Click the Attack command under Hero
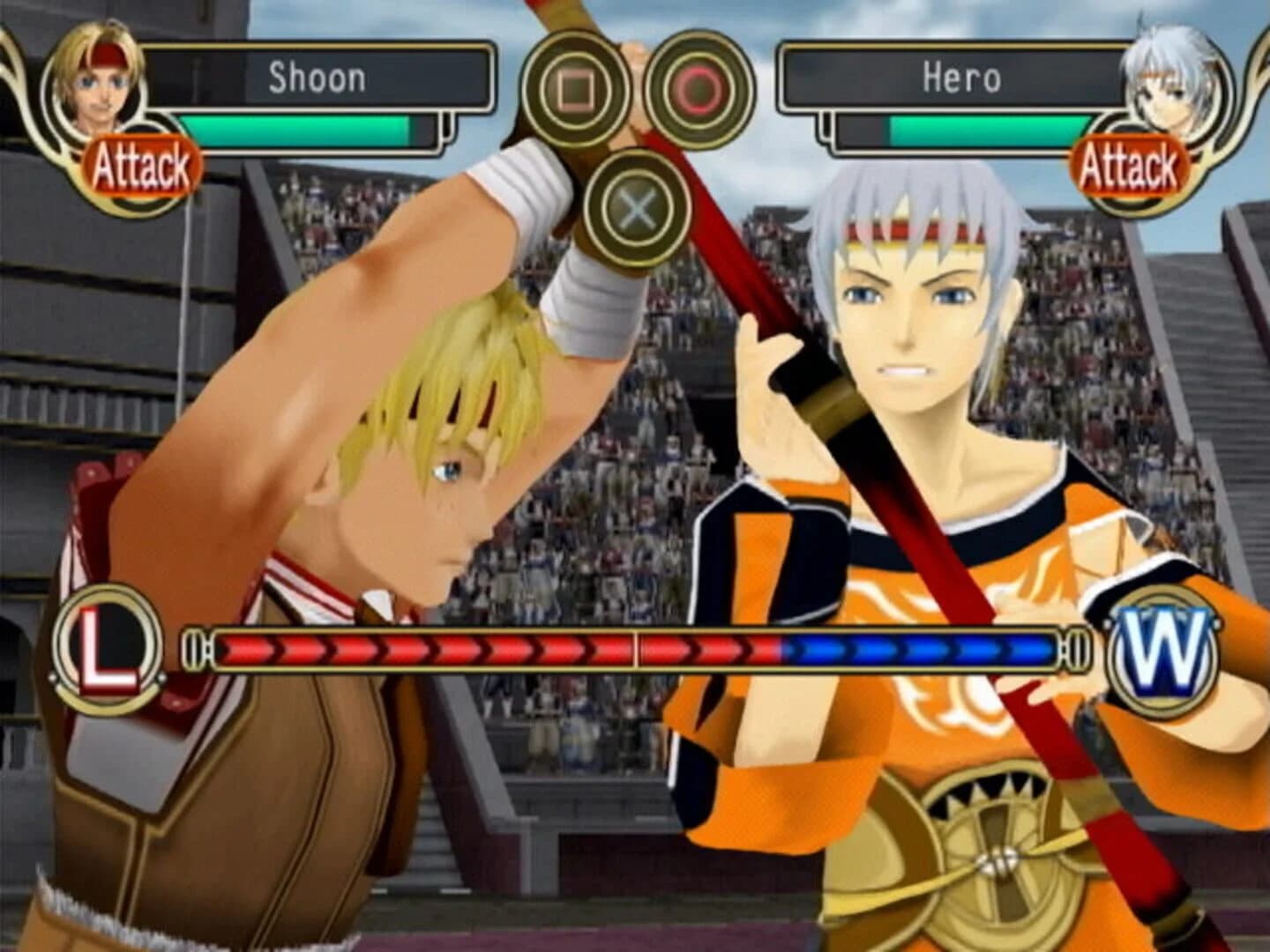This screenshot has height=952, width=1270. point(1132,161)
